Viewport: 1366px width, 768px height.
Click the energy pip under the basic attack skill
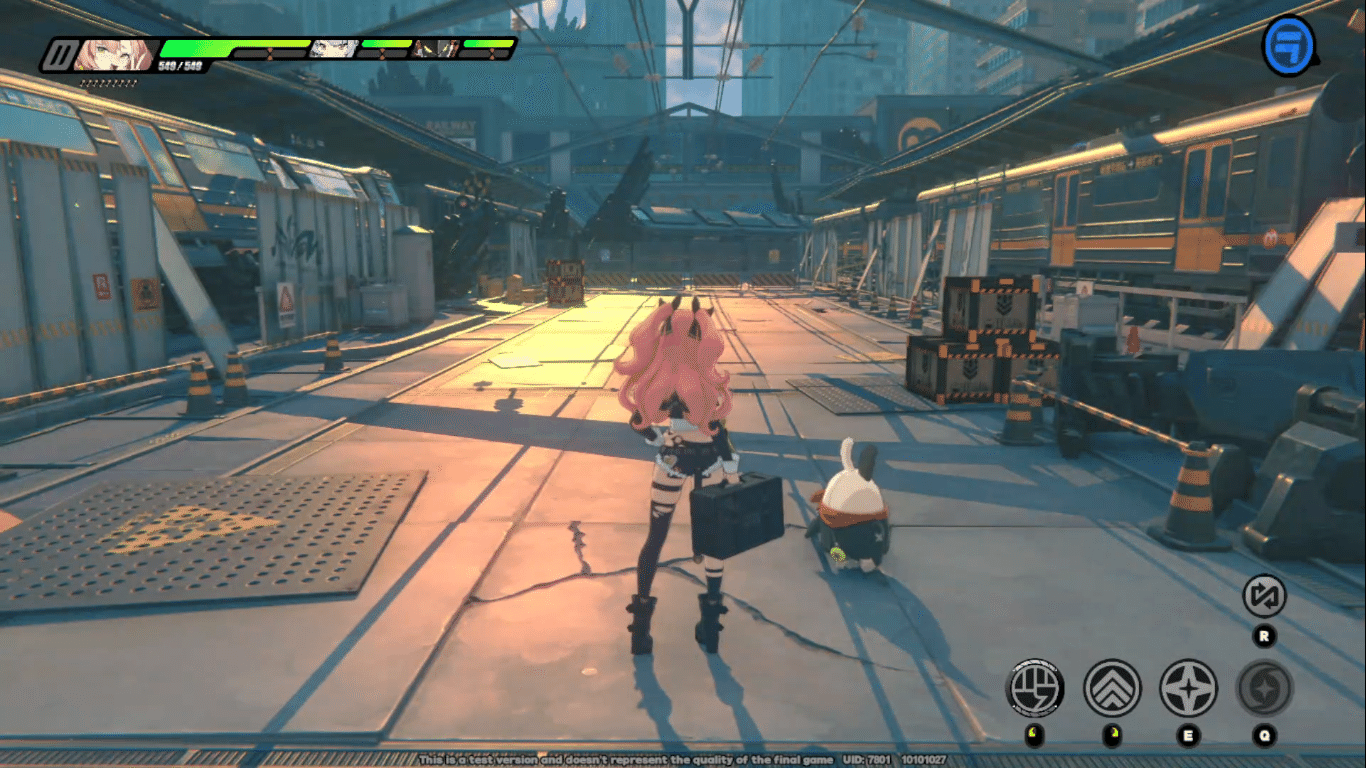(1034, 733)
